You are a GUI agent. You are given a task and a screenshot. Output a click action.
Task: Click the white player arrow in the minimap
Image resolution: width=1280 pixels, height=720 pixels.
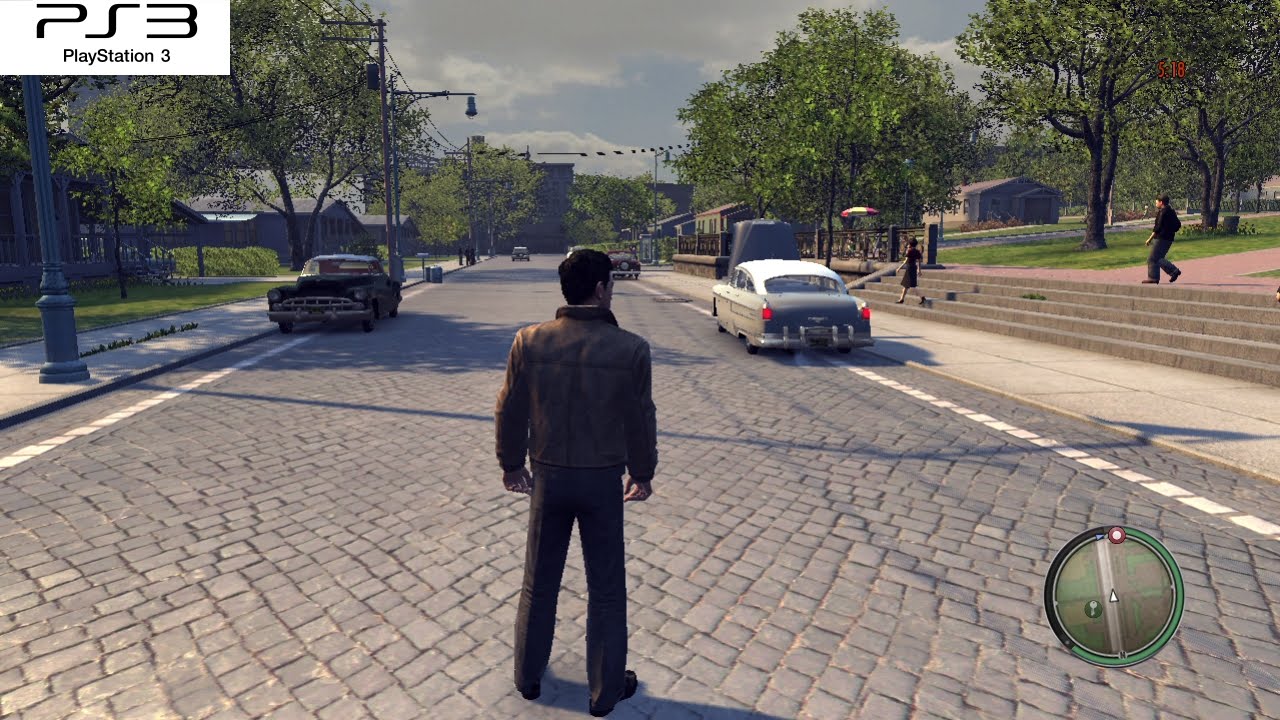pos(1113,595)
